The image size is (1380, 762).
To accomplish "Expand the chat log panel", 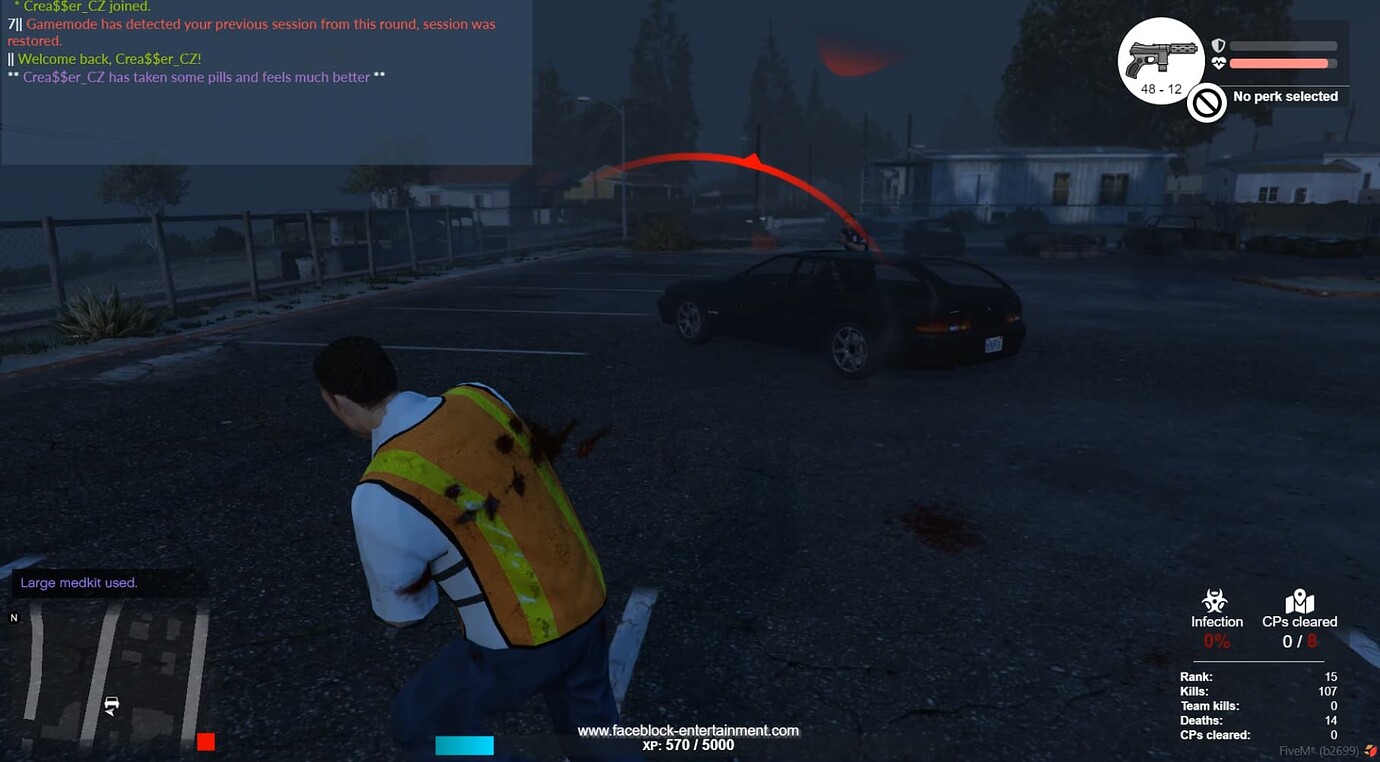I will (266, 80).
